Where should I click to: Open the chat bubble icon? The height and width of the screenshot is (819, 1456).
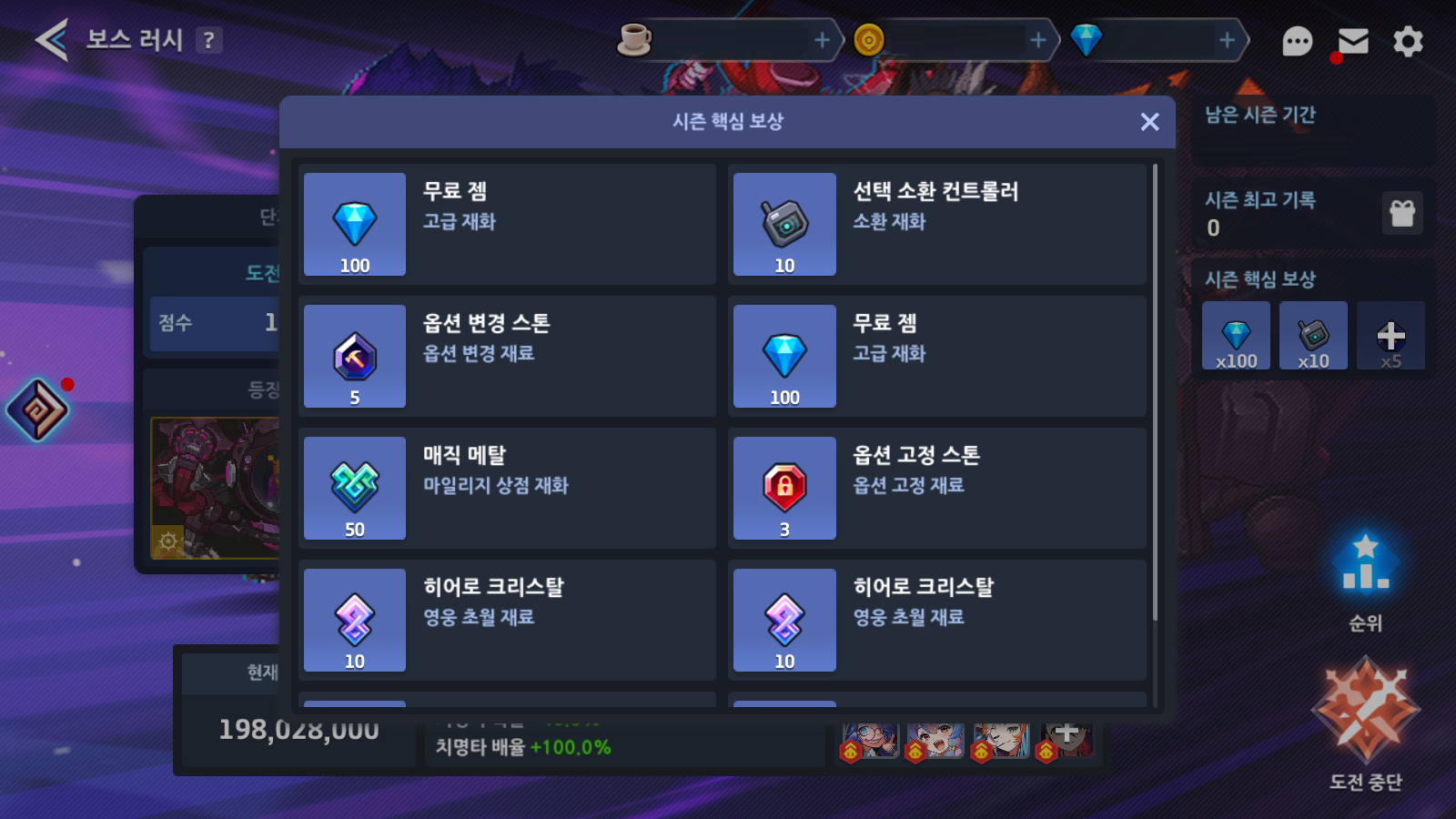coord(1297,41)
